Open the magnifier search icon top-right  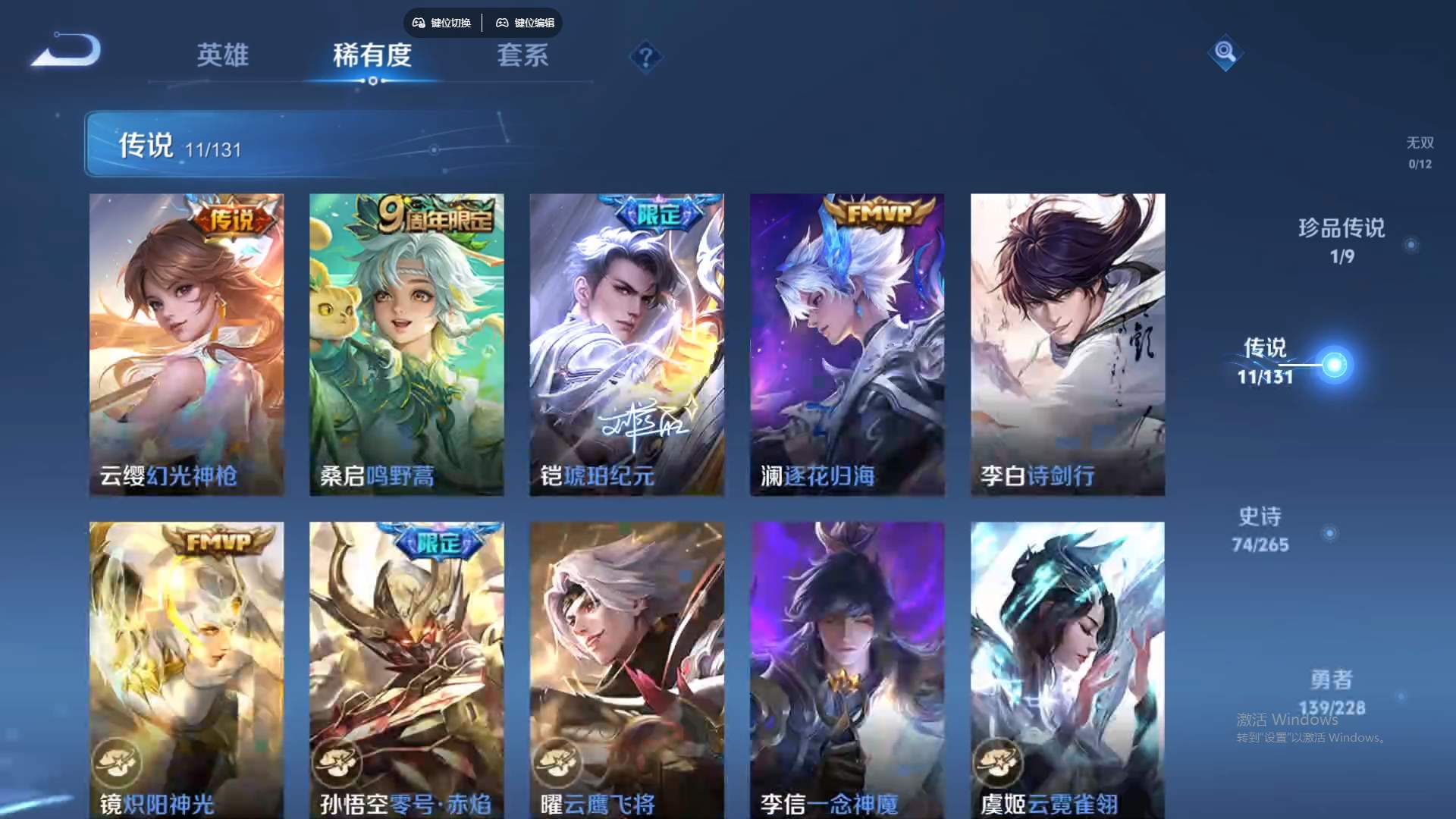click(x=1226, y=53)
